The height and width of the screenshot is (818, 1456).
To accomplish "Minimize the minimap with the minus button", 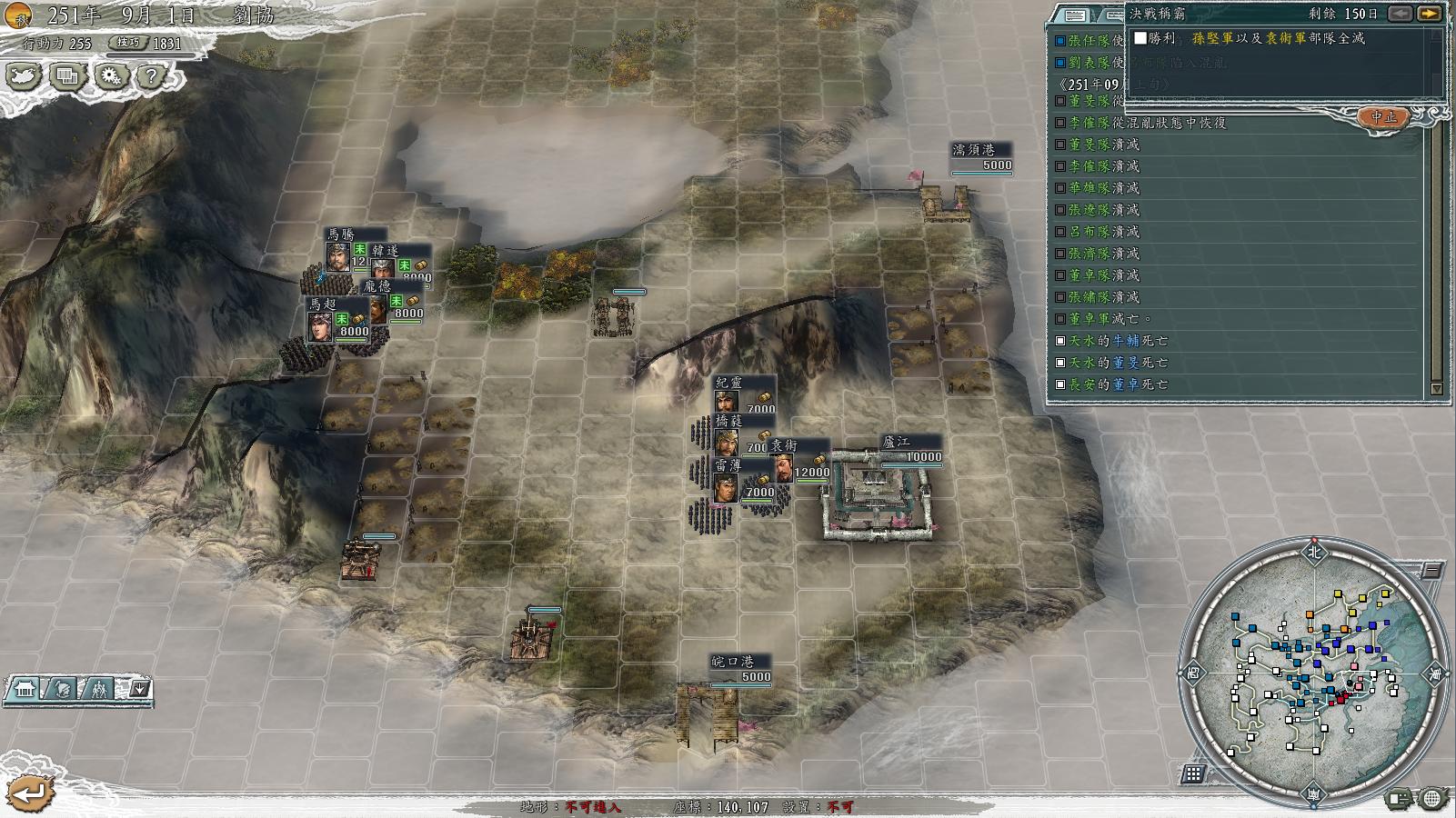I will click(x=1432, y=571).
